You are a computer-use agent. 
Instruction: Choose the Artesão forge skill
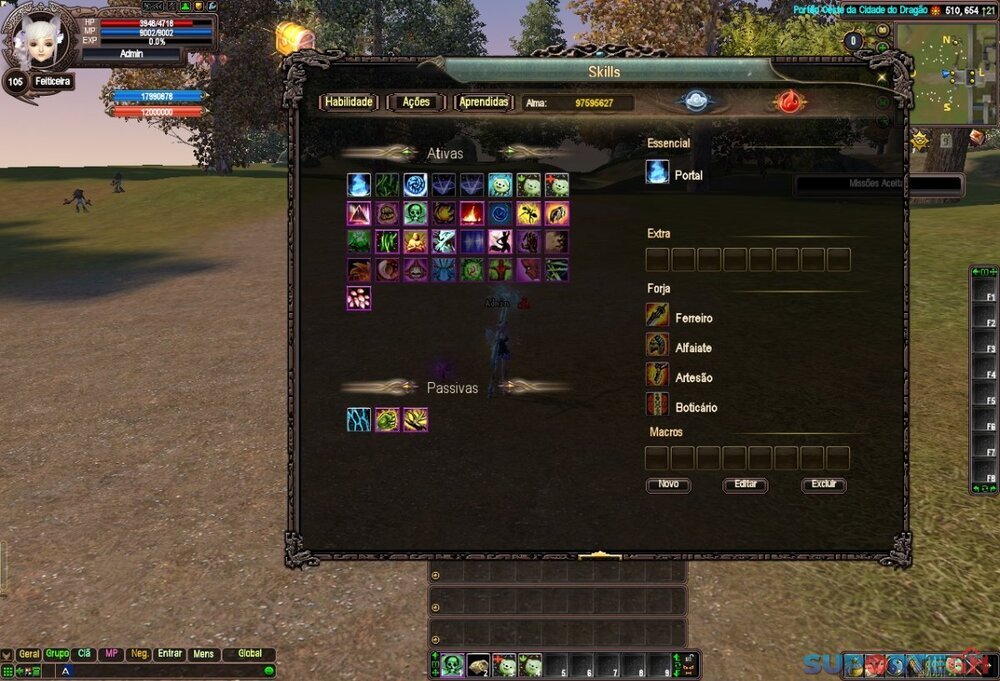(657, 377)
